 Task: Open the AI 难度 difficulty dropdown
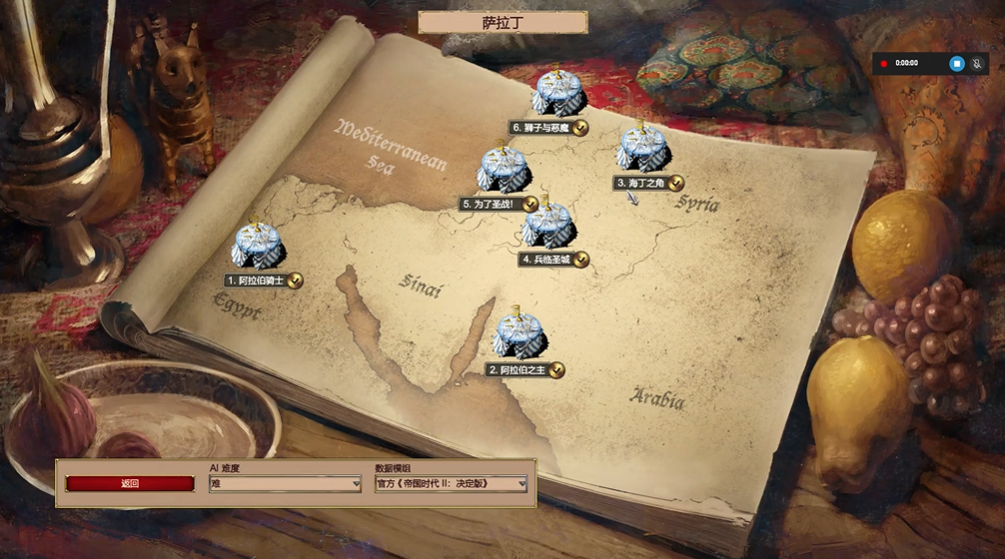(285, 484)
